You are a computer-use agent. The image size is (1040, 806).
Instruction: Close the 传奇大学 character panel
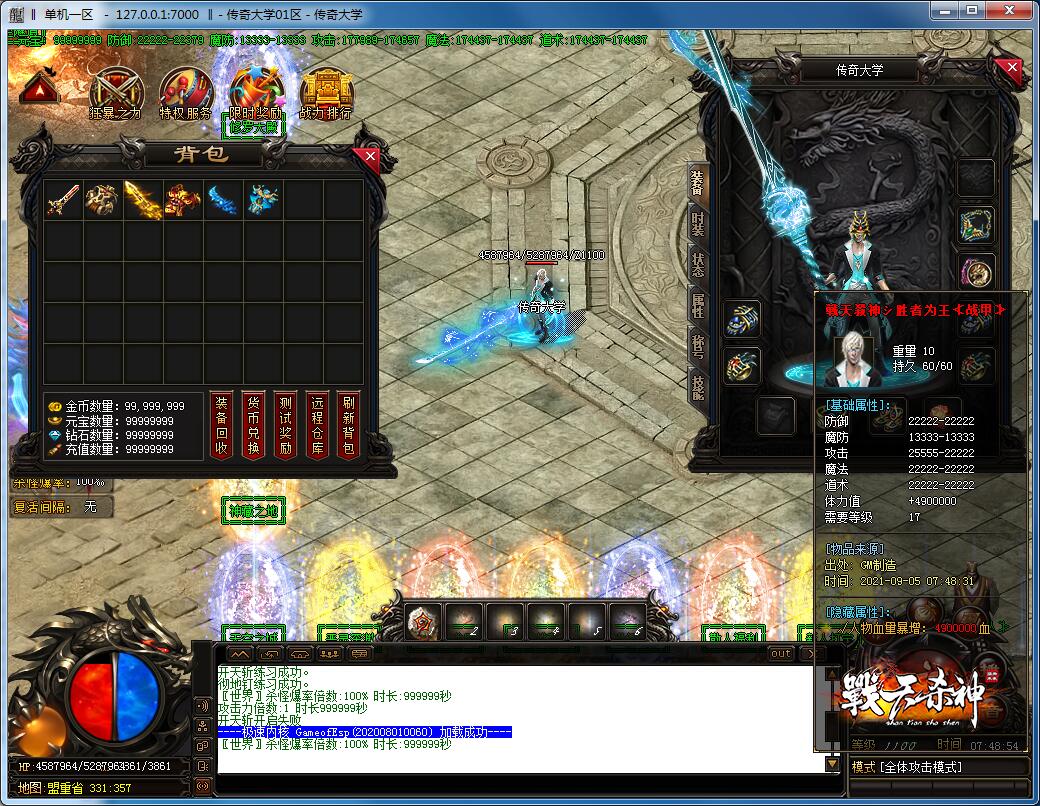pos(1012,69)
